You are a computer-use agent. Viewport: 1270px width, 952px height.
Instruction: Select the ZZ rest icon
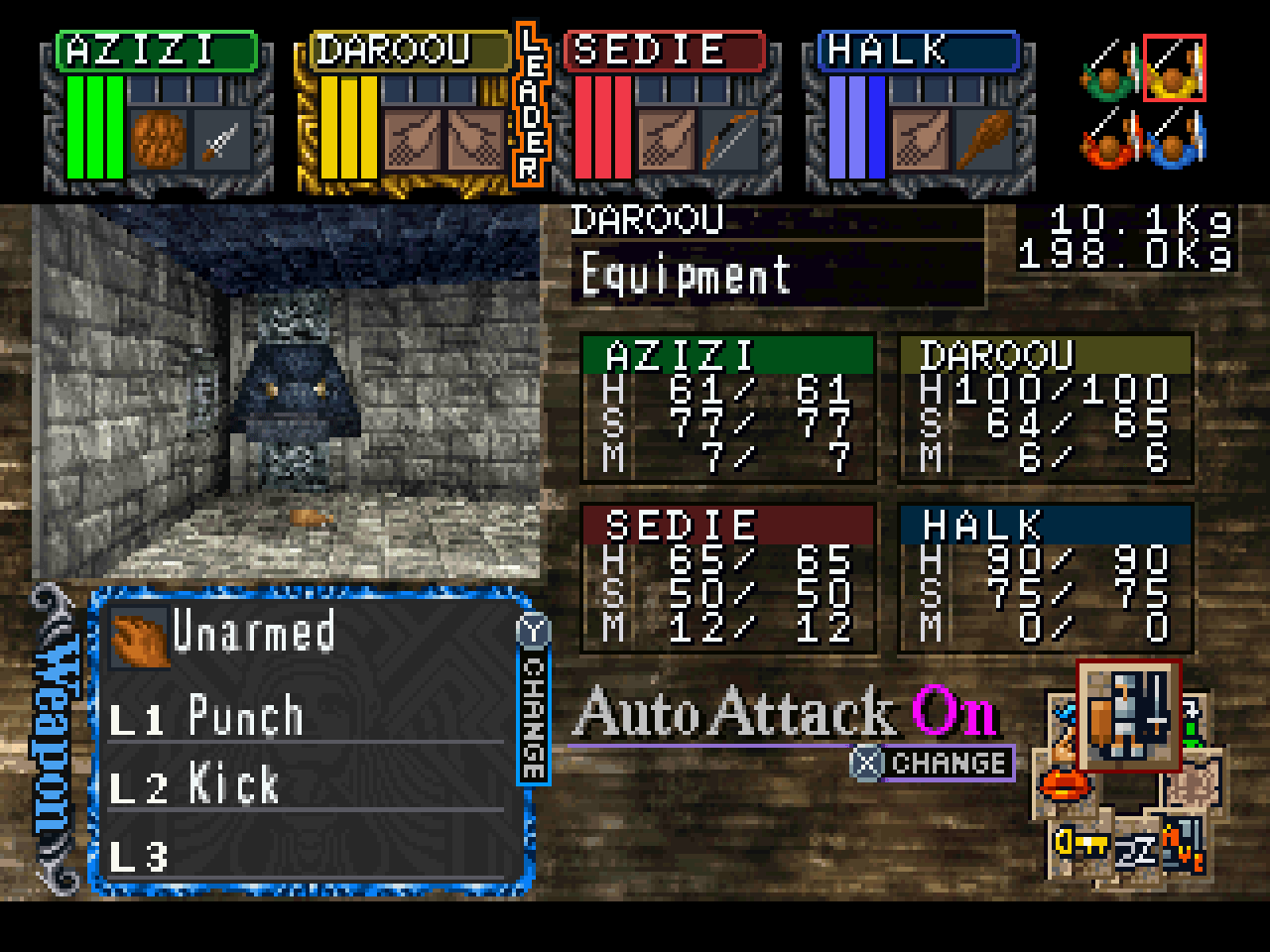[x=1134, y=851]
